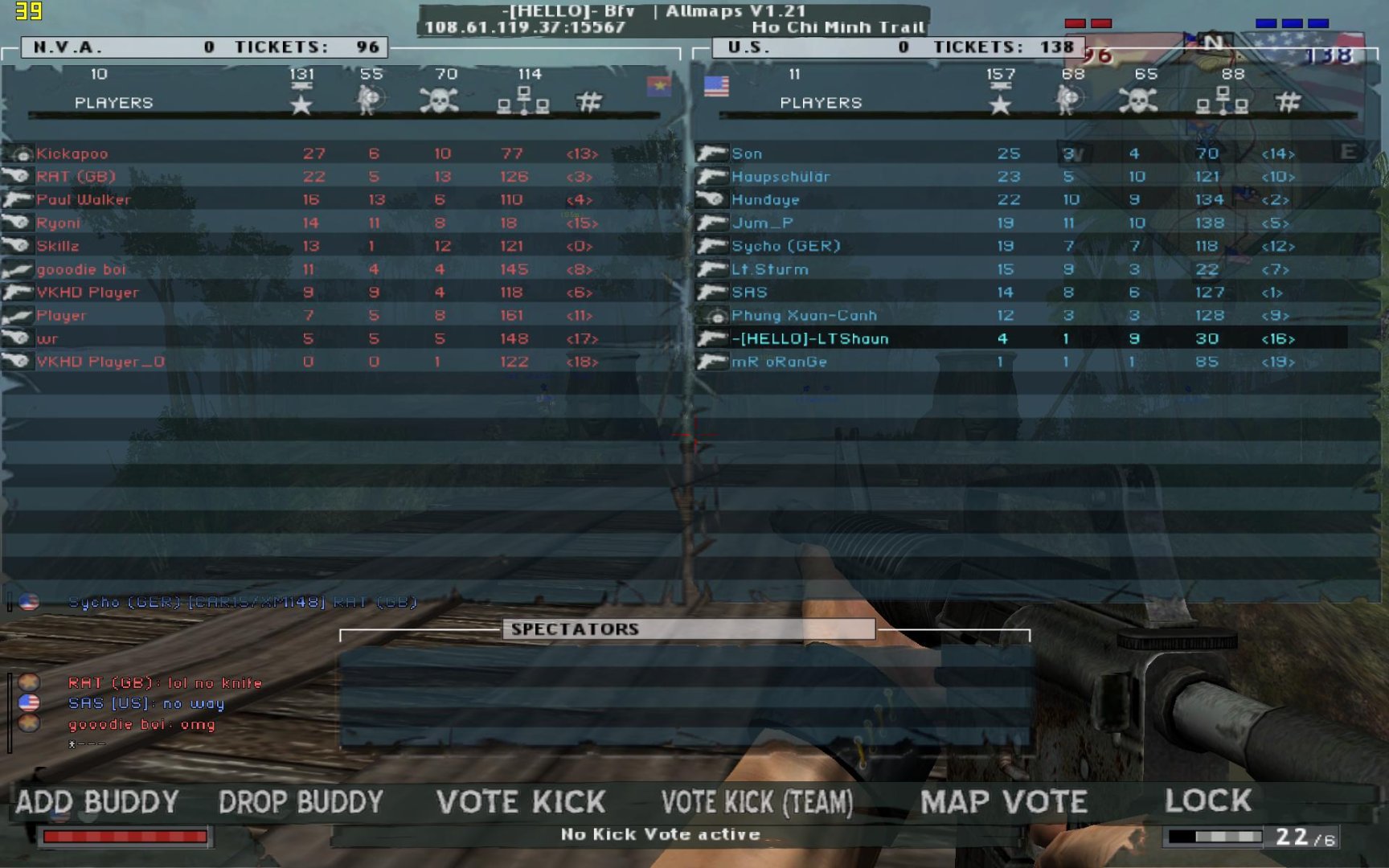
Task: Select the Lt.Sturm player row
Action: [769, 269]
